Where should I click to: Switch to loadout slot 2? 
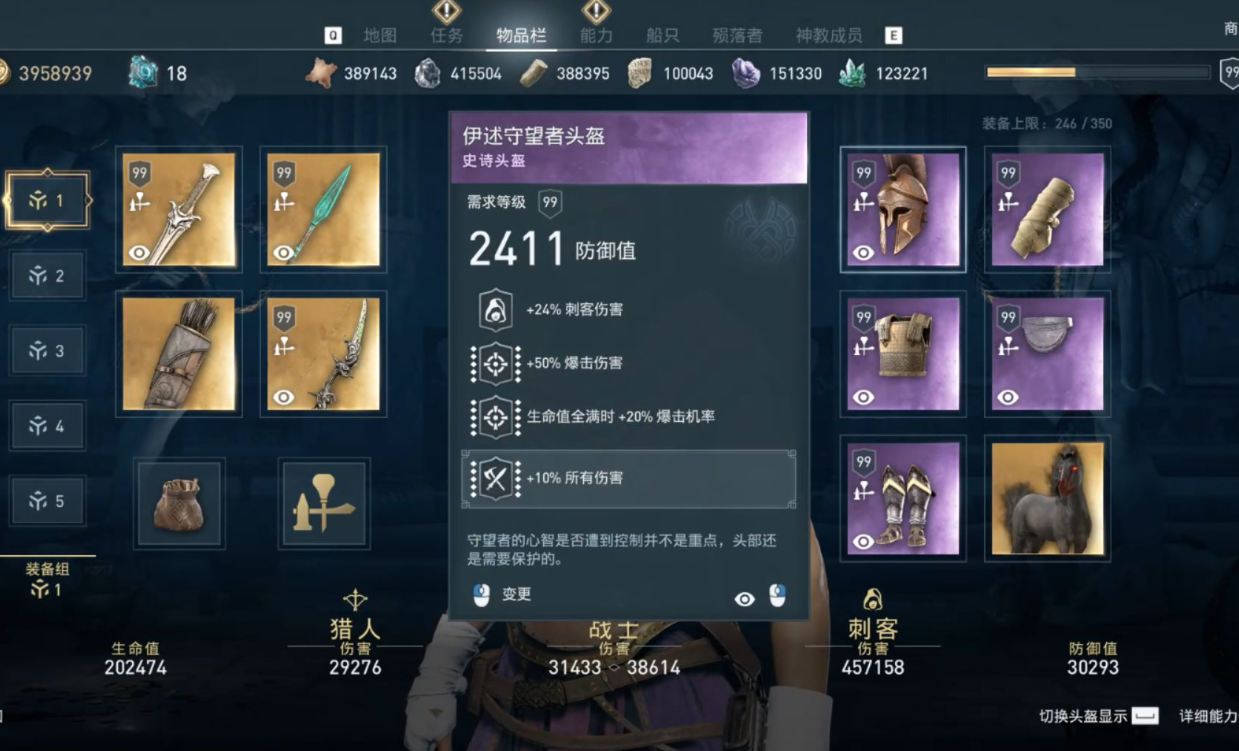pyautogui.click(x=47, y=276)
